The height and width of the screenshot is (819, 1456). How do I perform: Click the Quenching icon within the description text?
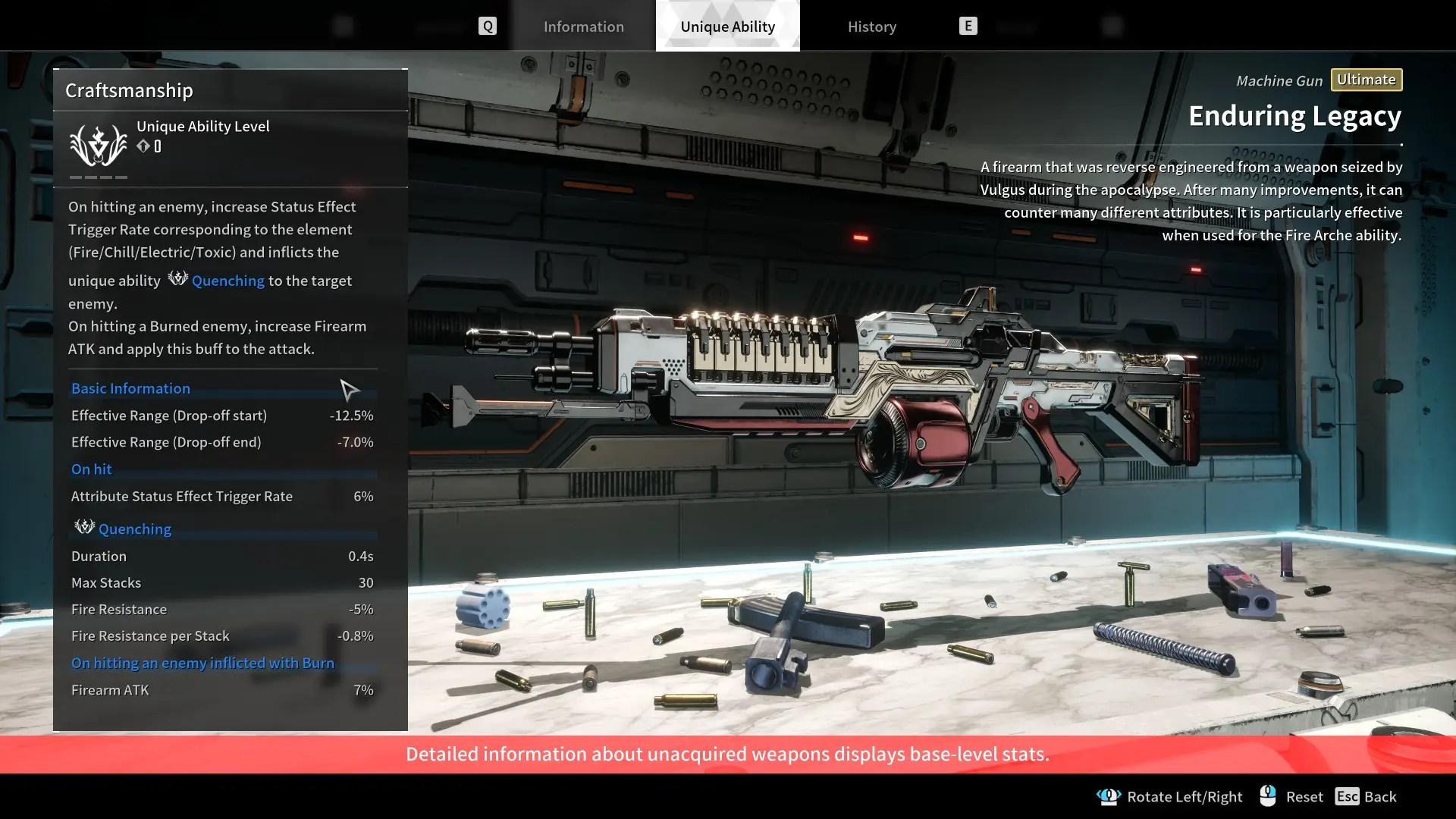point(177,279)
